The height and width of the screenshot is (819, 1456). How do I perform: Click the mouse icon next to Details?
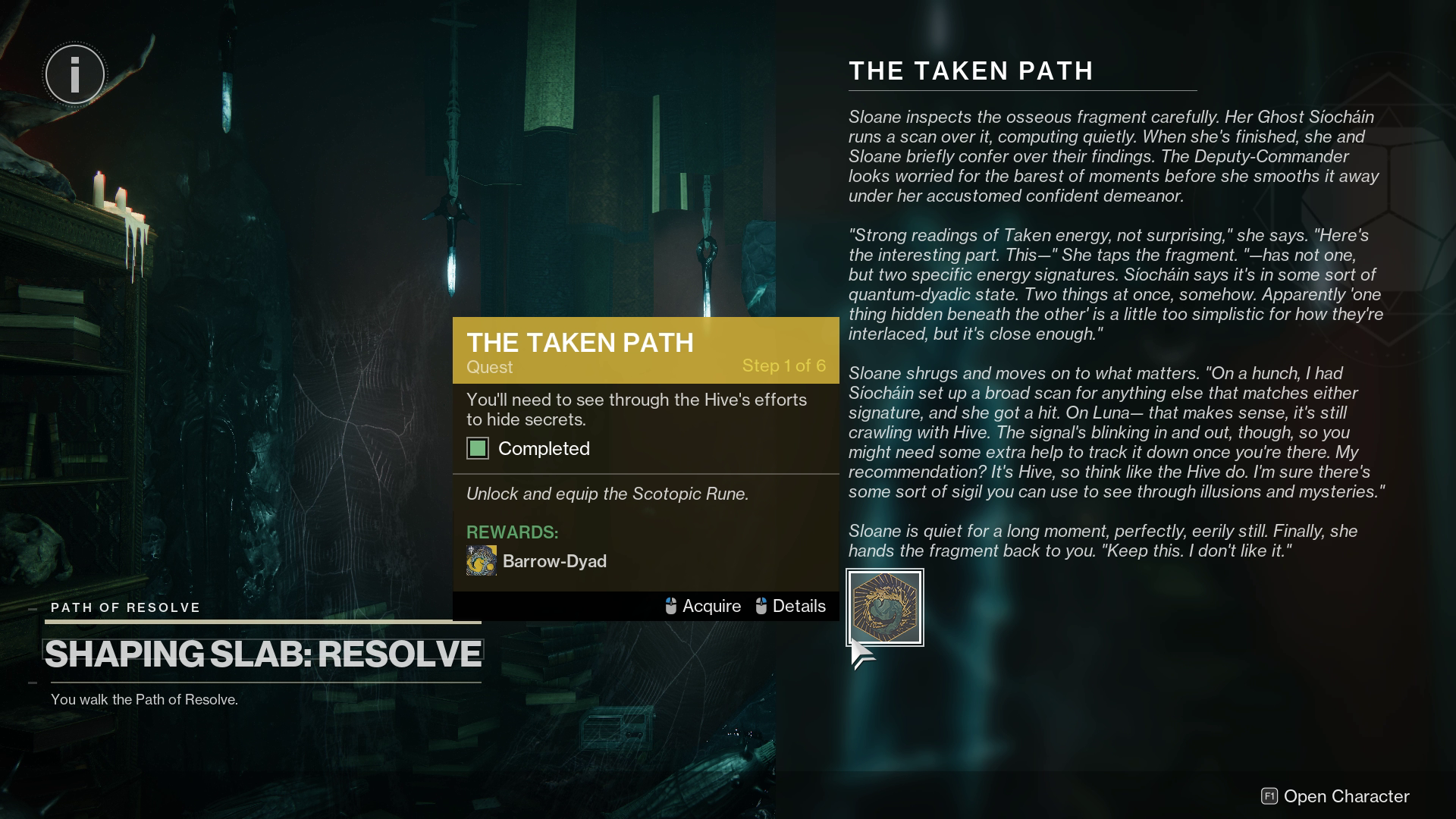tap(760, 606)
